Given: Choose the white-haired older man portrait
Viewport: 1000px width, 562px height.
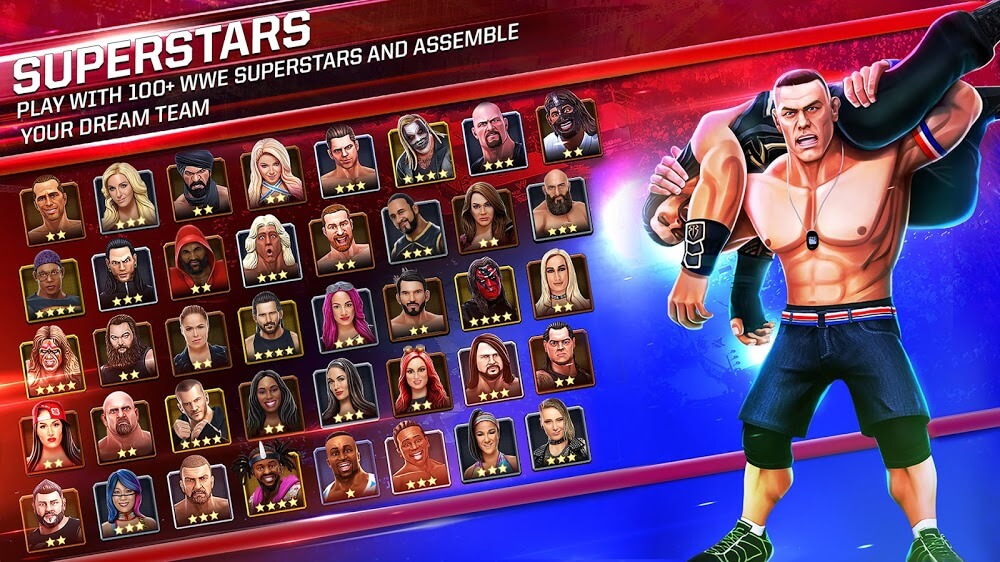Looking at the screenshot, I should pyautogui.click(x=270, y=248).
